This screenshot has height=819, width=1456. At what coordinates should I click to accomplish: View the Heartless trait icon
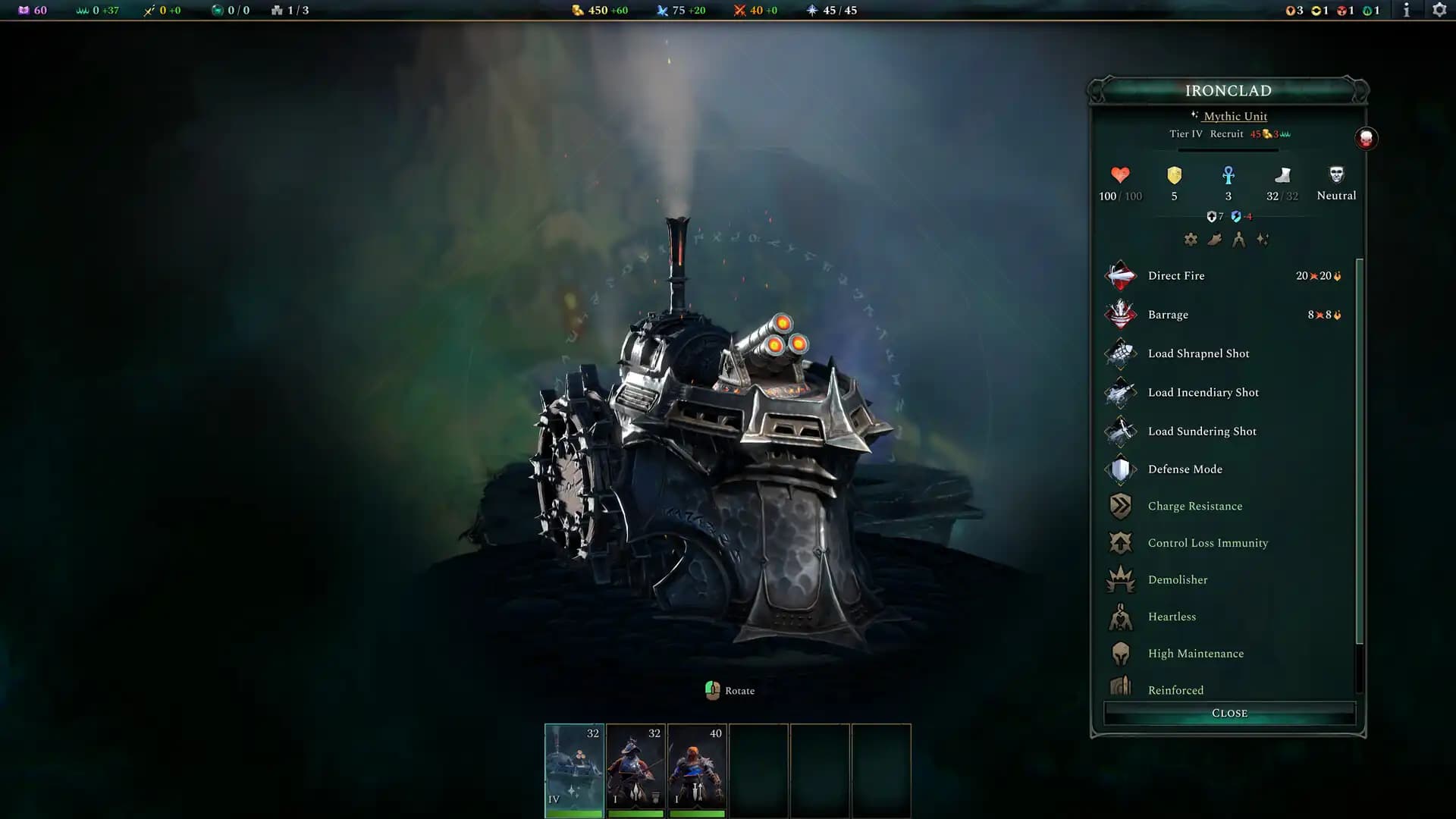tap(1120, 617)
